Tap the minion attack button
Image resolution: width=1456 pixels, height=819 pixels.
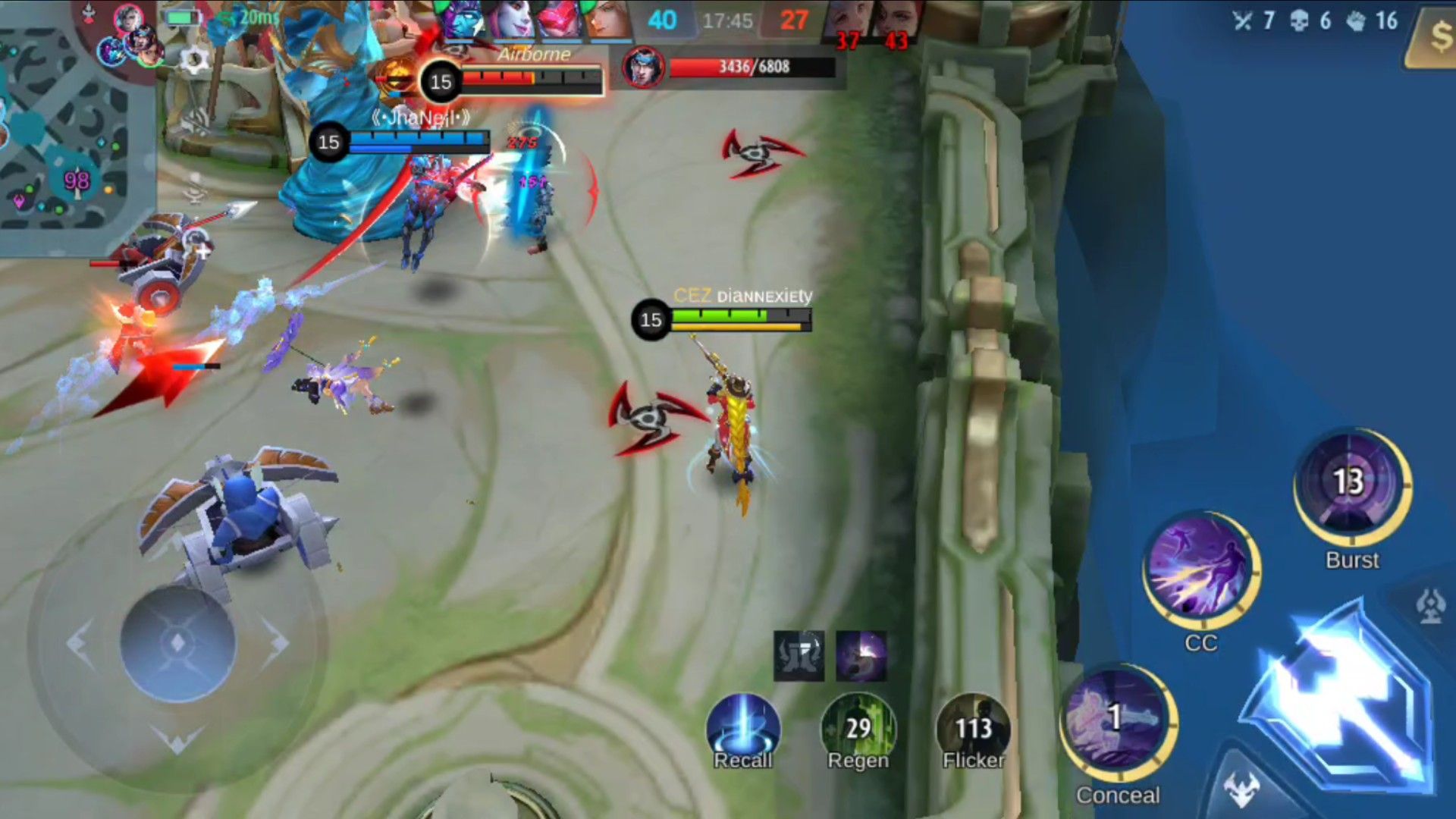[1241, 789]
